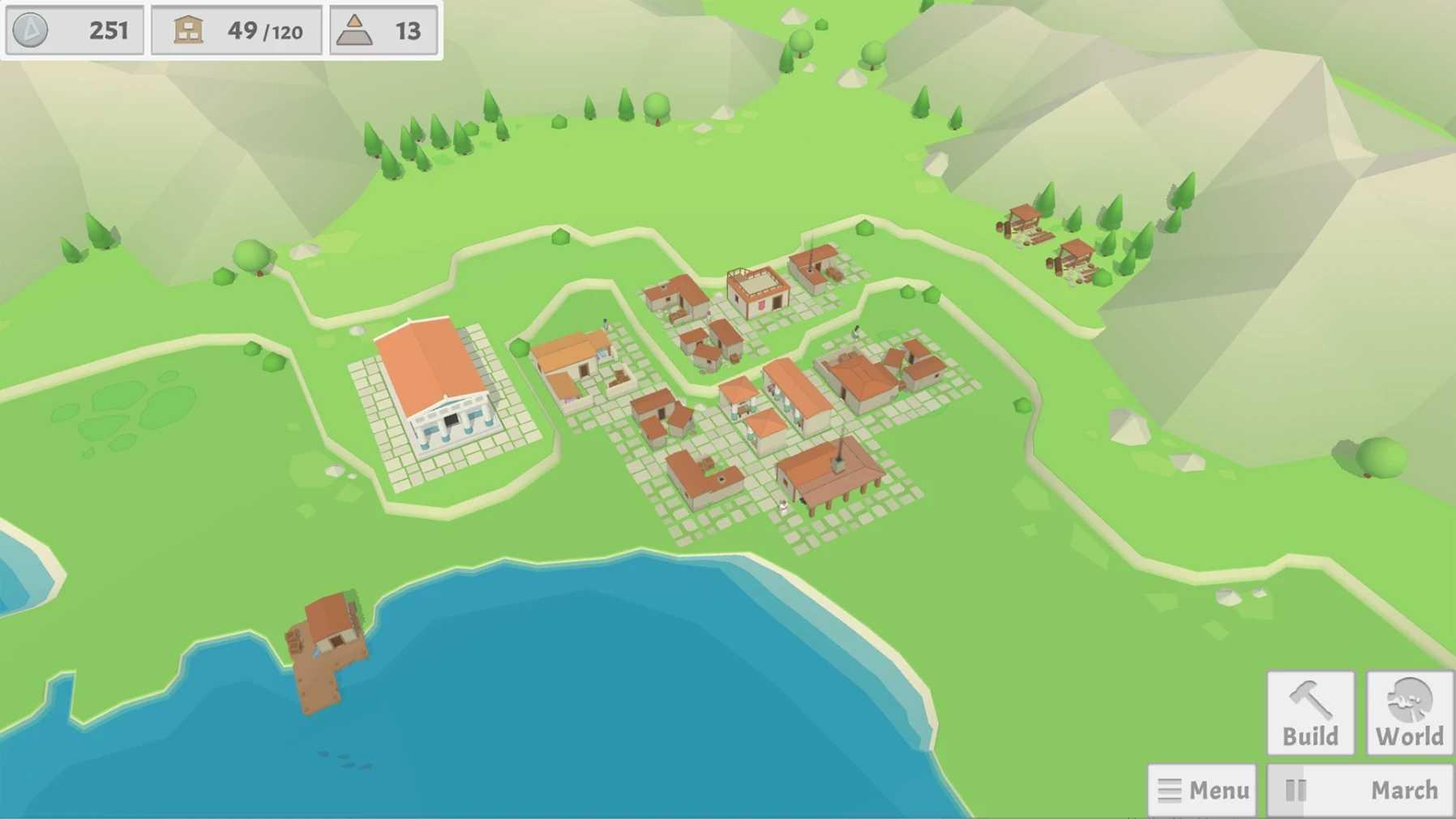
Task: Open the in-game Menu
Action: point(1202,788)
